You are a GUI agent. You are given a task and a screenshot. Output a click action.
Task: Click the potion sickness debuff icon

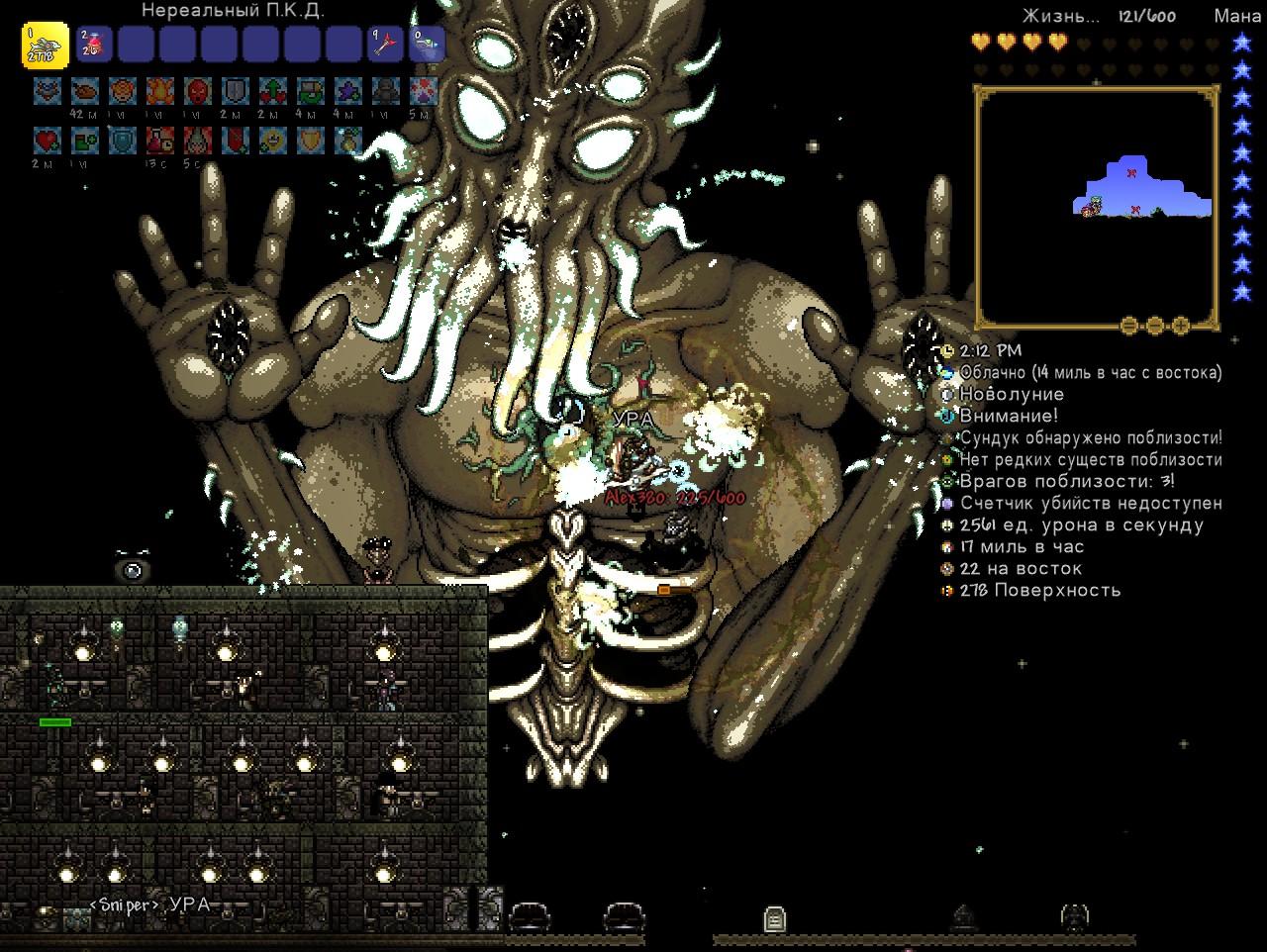tap(160, 142)
